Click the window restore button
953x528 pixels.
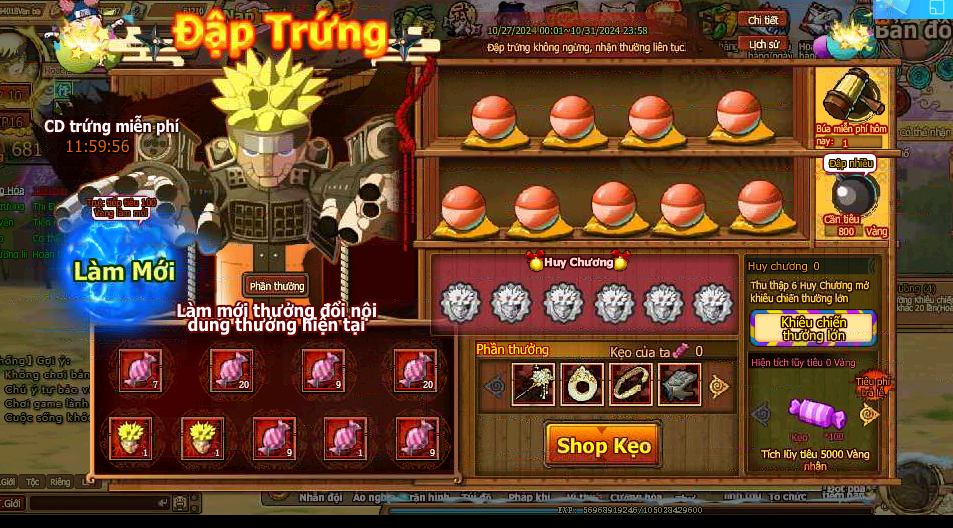pyautogui.click(x=935, y=8)
